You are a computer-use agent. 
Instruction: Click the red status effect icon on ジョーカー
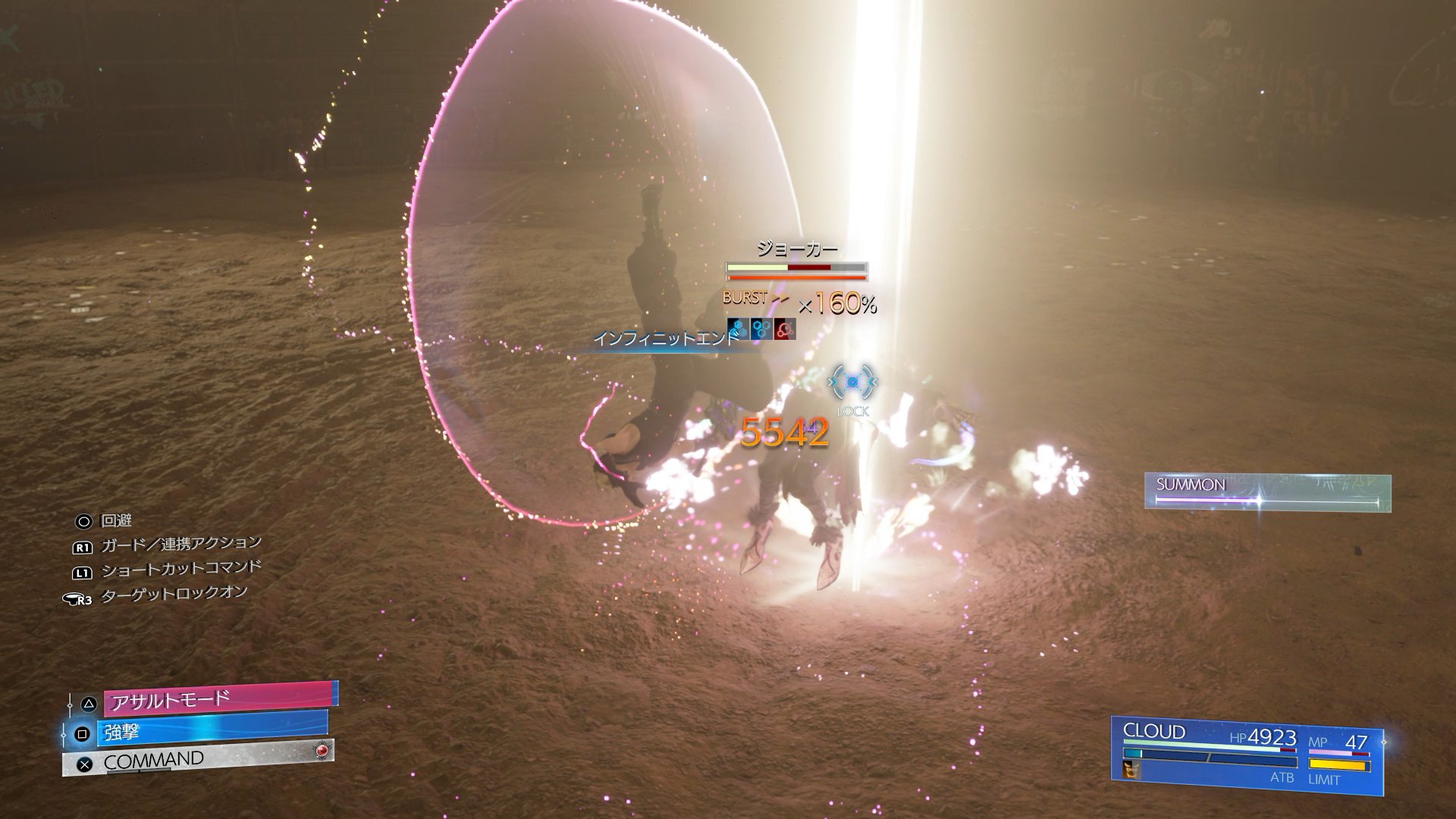pos(786,329)
